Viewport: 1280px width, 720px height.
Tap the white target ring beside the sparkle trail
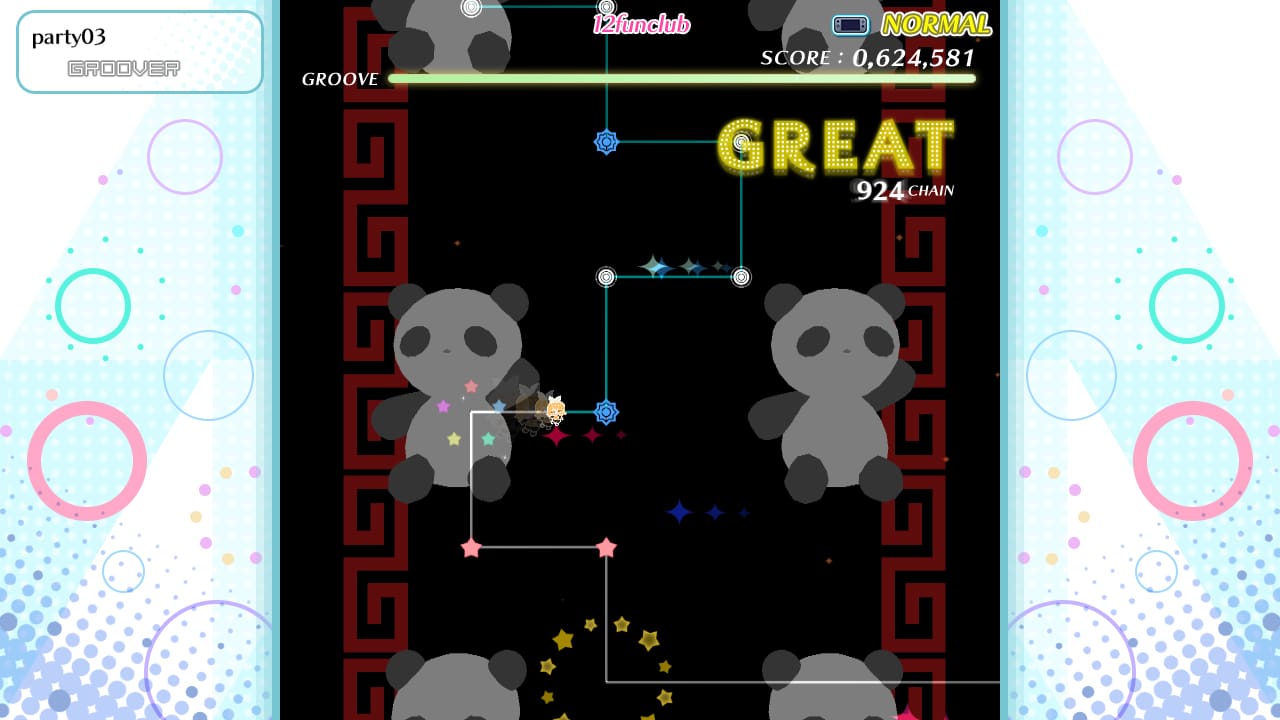(x=740, y=277)
